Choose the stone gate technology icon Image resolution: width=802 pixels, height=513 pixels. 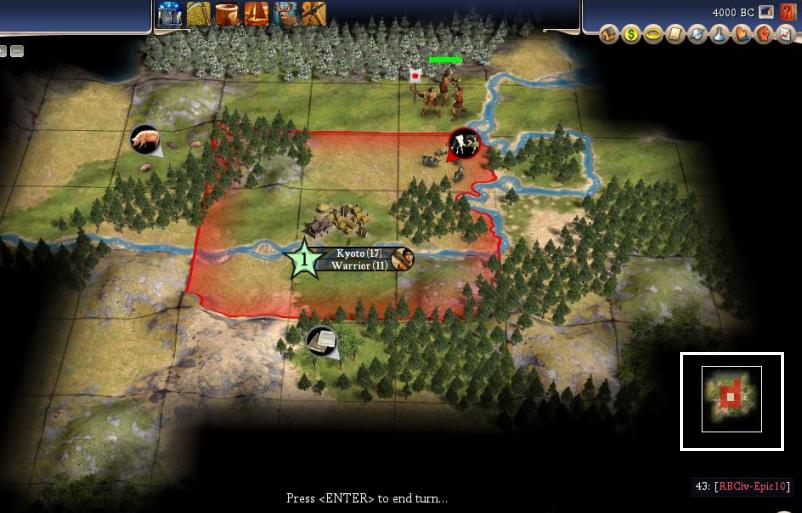[x=169, y=13]
